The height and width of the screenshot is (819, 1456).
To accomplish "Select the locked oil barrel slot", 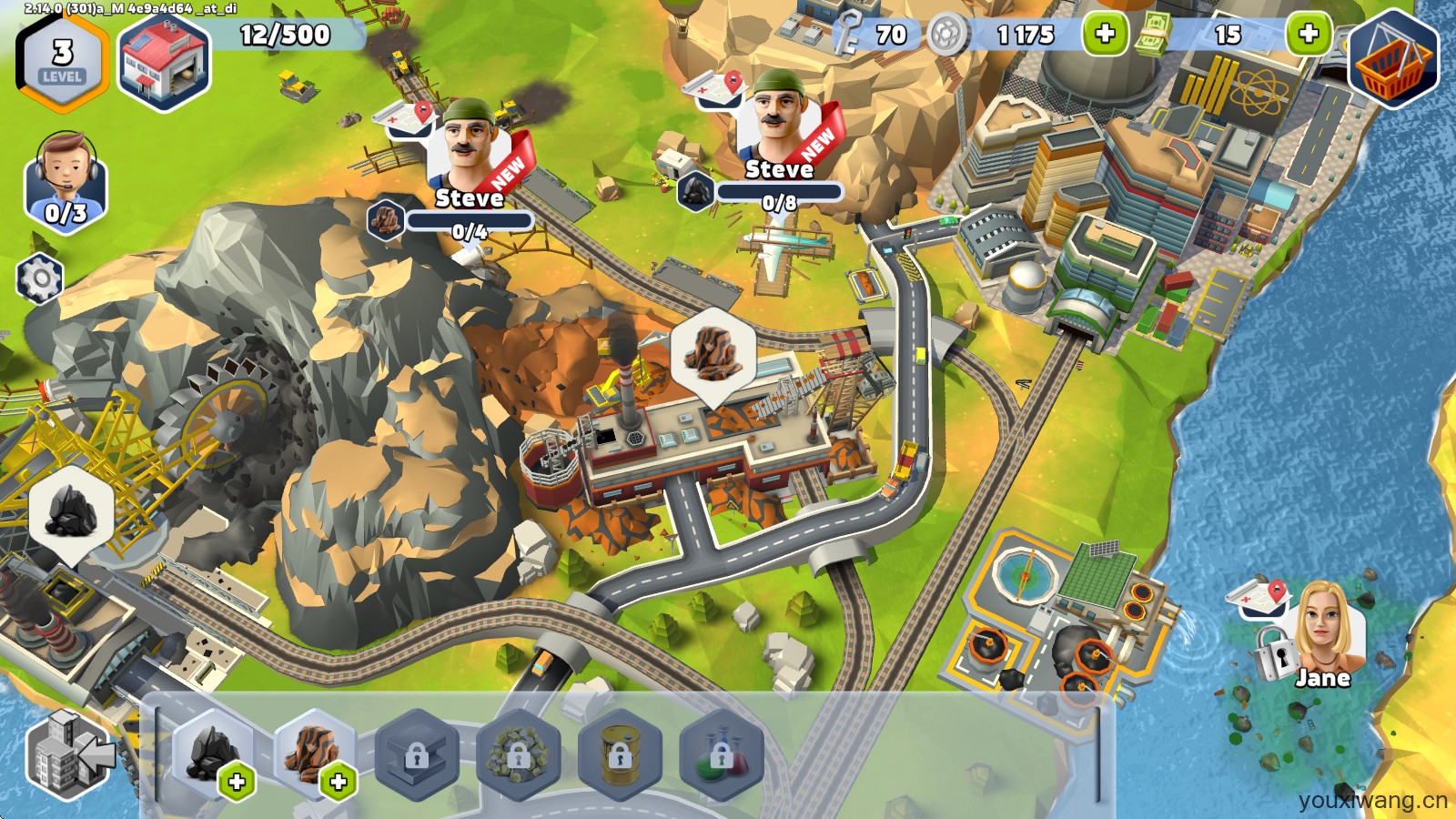I will [619, 755].
